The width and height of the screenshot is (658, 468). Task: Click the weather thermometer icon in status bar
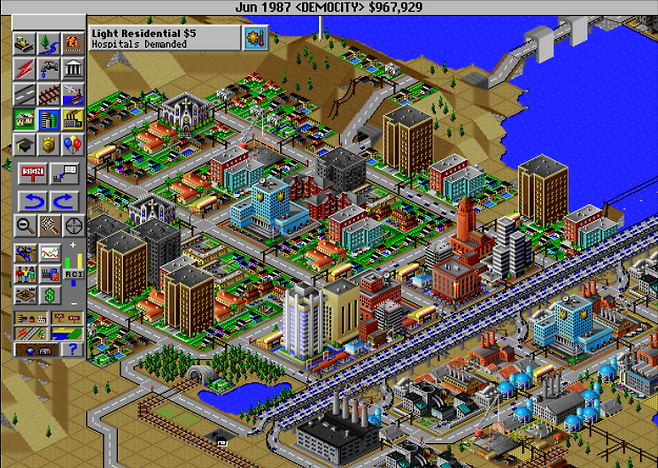coord(256,38)
